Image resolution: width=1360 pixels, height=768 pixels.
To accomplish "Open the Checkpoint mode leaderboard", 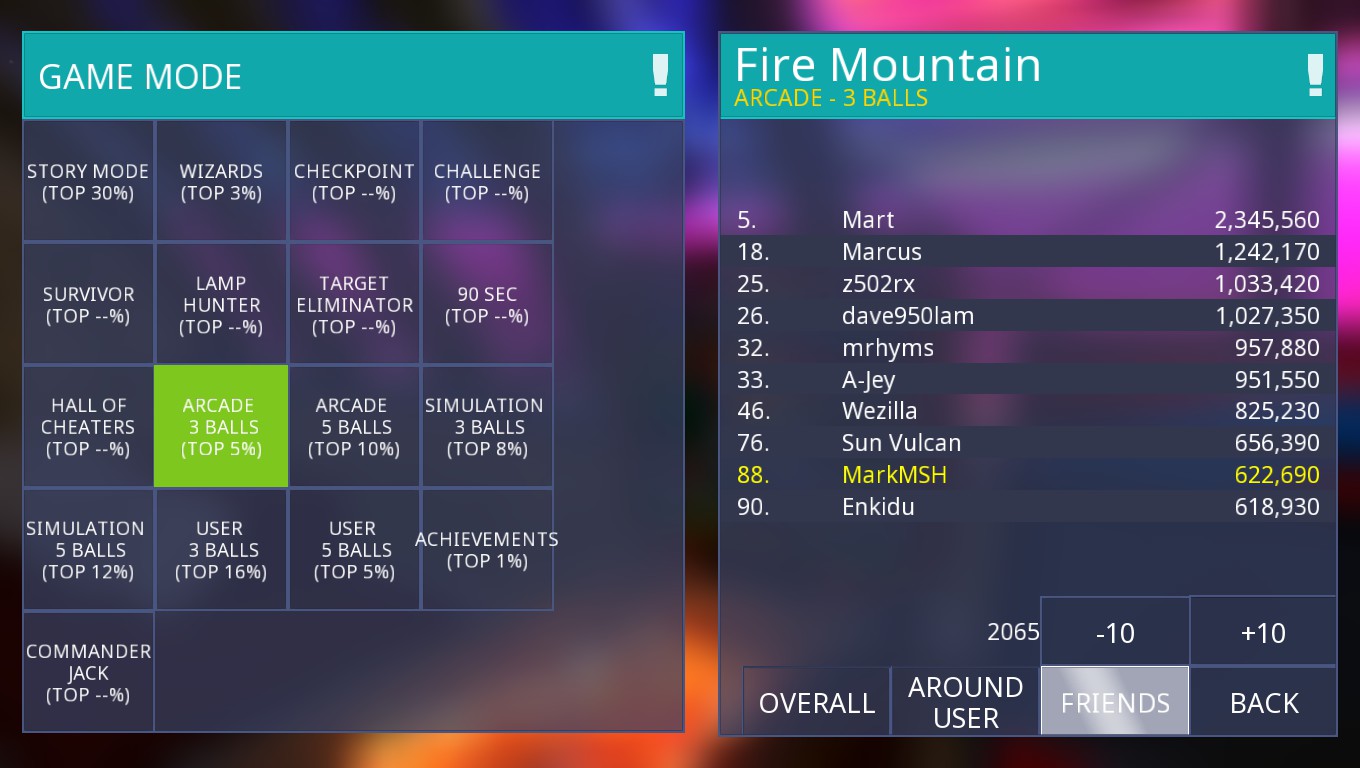I will click(354, 182).
